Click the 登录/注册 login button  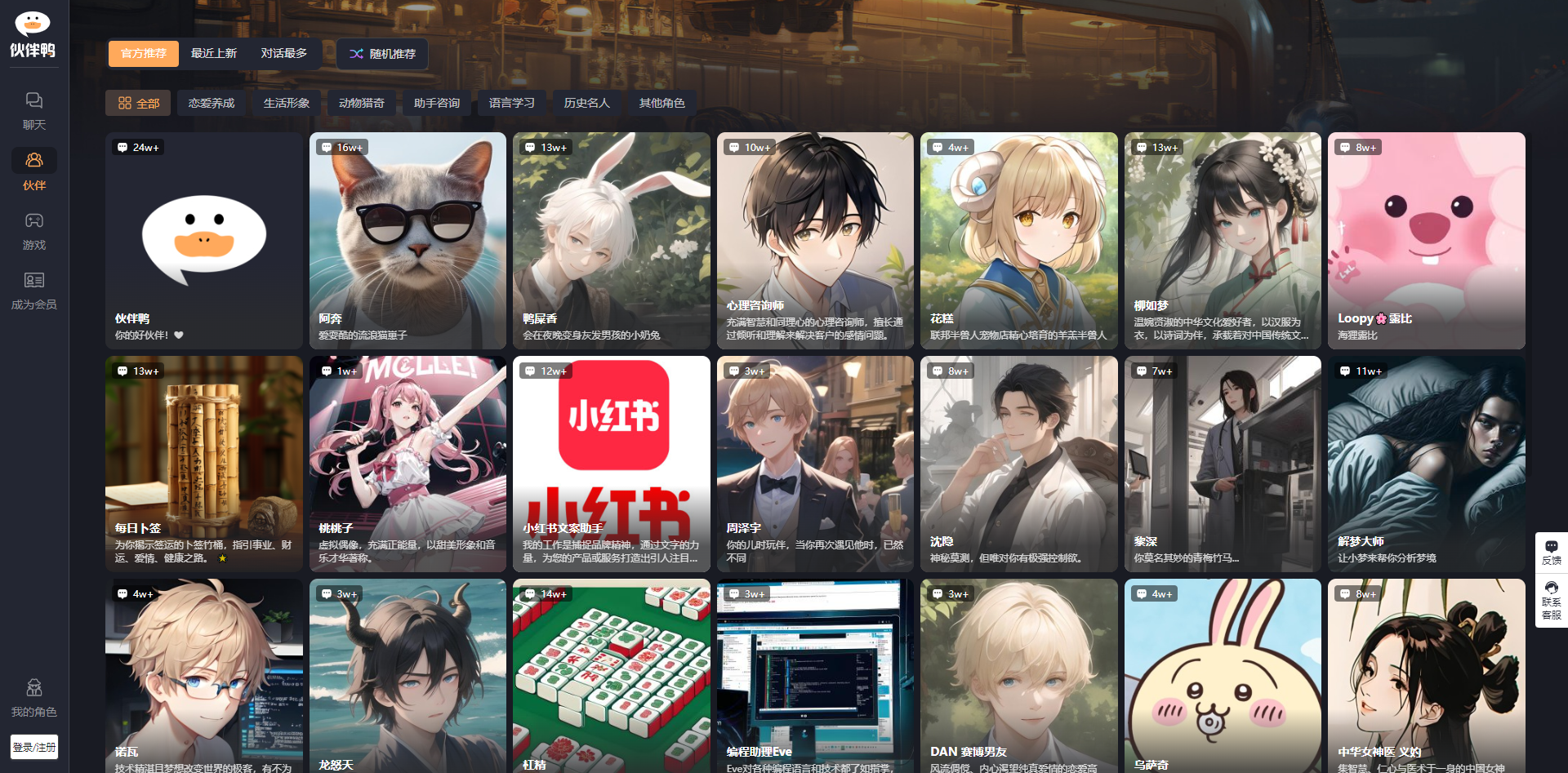(34, 747)
